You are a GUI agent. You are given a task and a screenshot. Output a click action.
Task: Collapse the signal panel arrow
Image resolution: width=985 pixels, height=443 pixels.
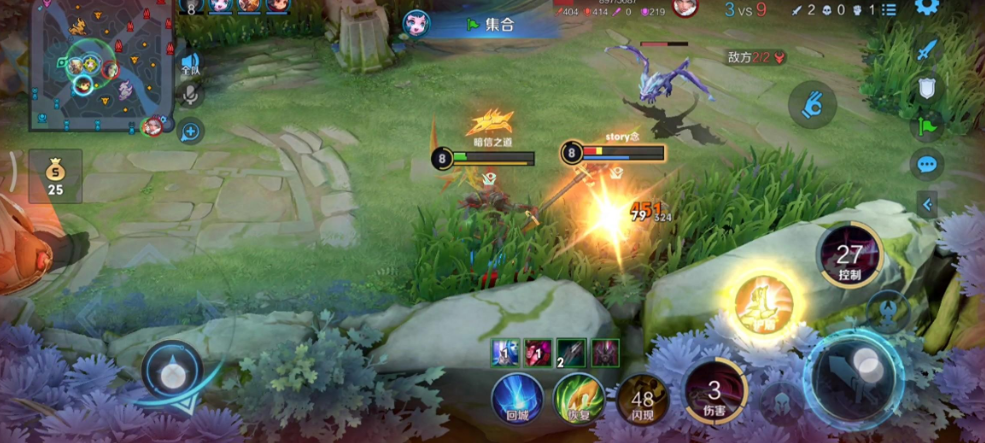click(x=927, y=204)
